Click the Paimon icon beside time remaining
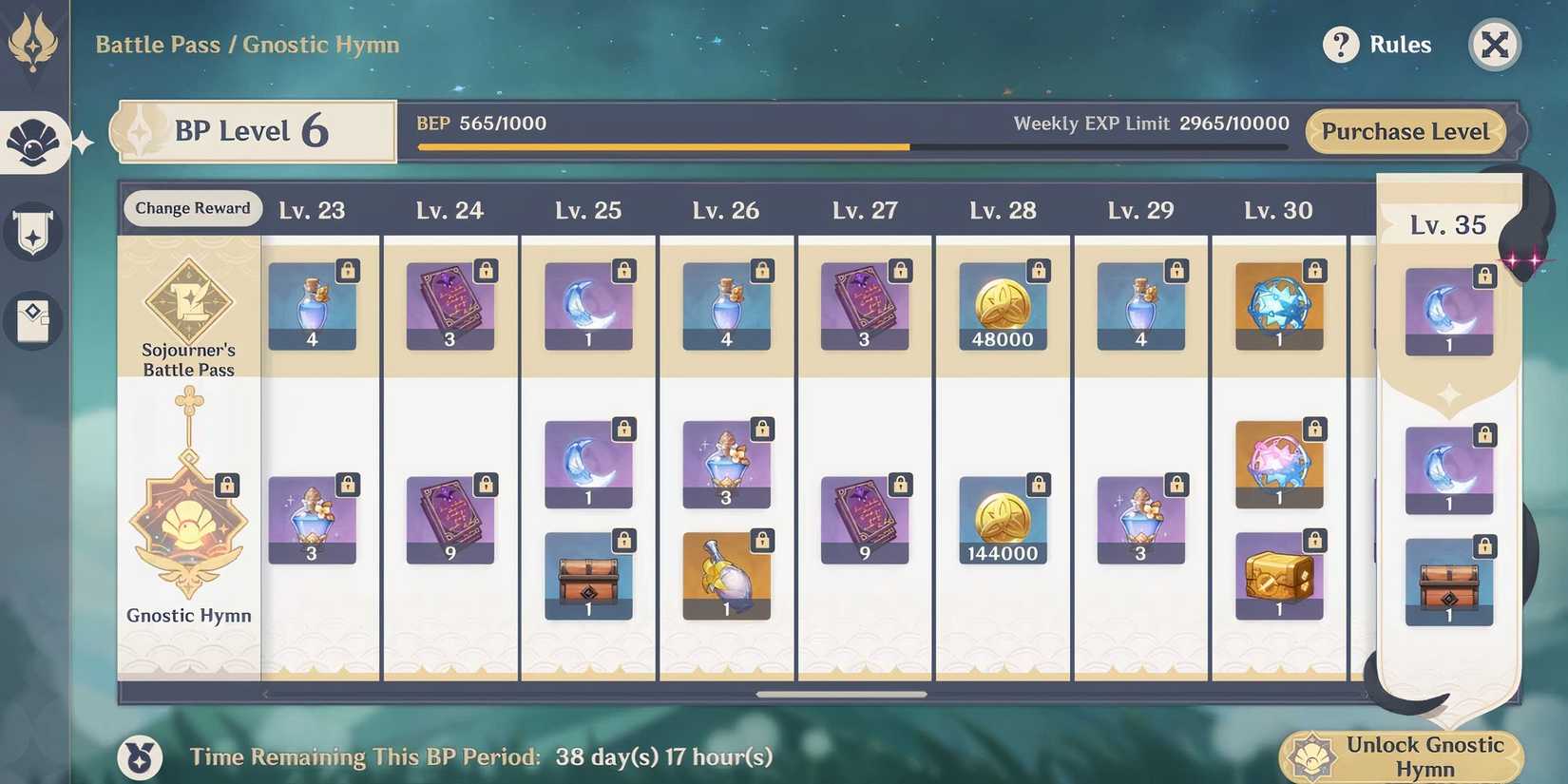Screen dimensions: 1568x784 pos(140,756)
